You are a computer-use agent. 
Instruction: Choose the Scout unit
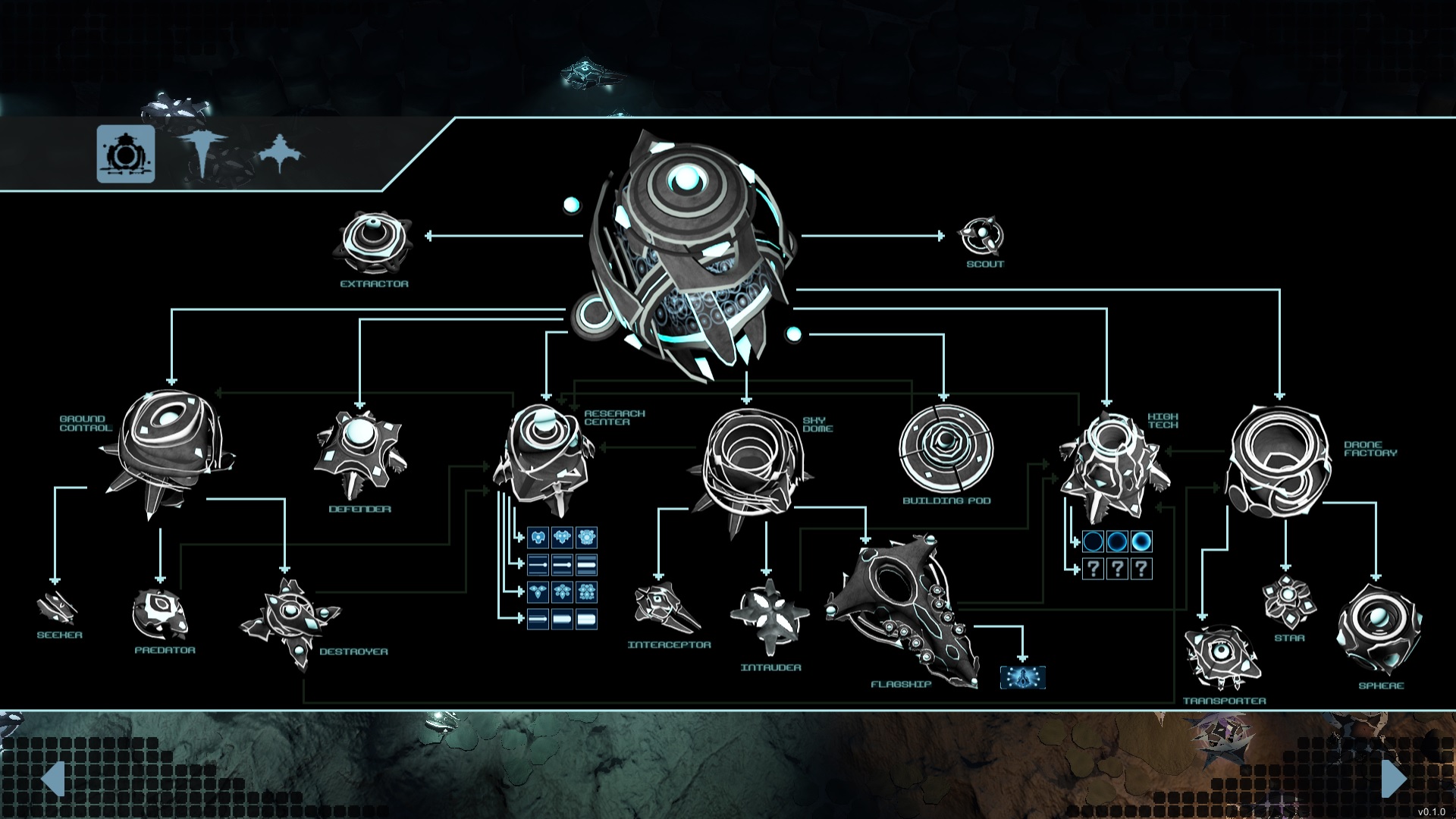tap(981, 237)
